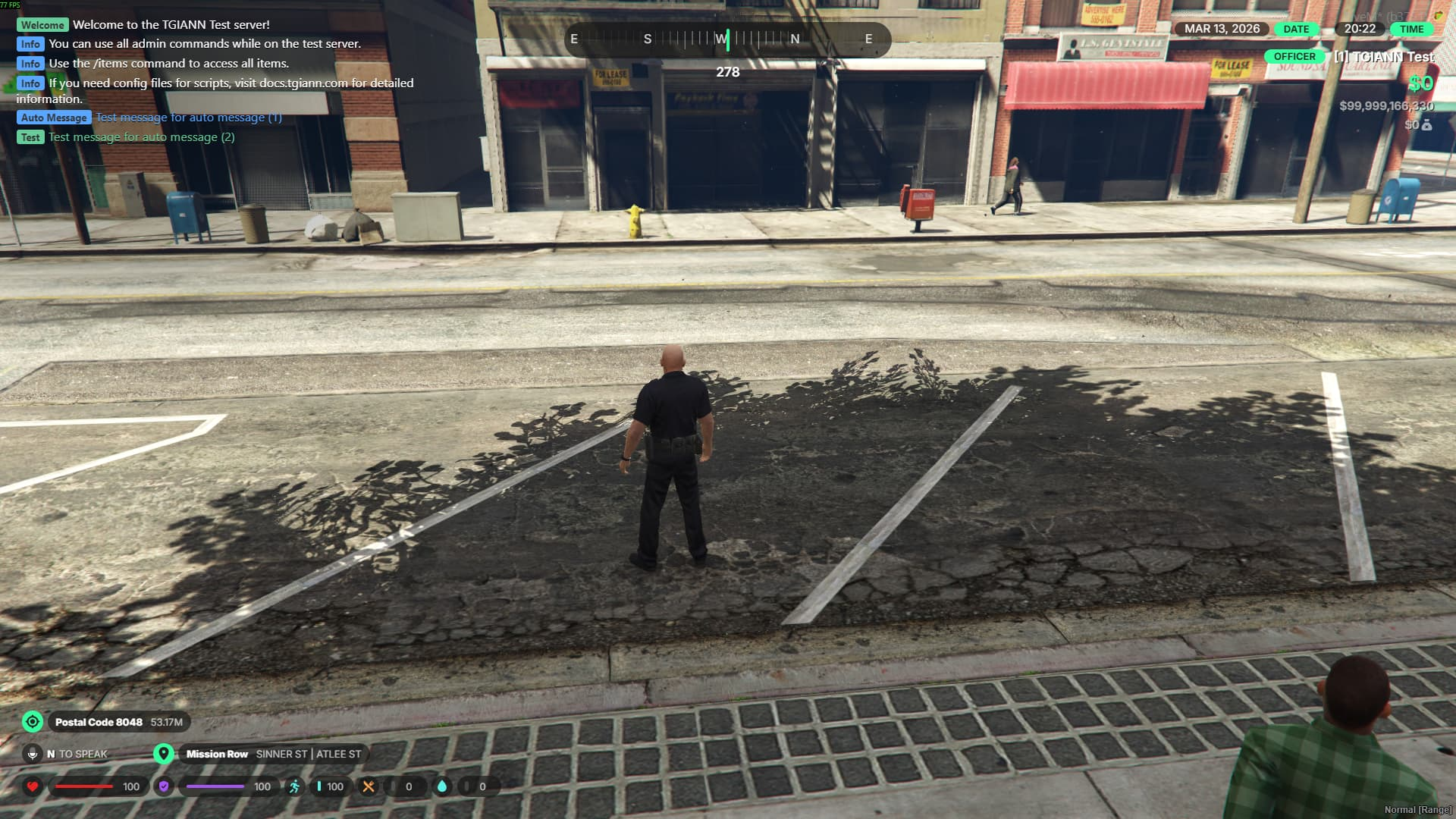The height and width of the screenshot is (819, 1456).
Task: Click the running man stamina icon
Action: click(294, 786)
